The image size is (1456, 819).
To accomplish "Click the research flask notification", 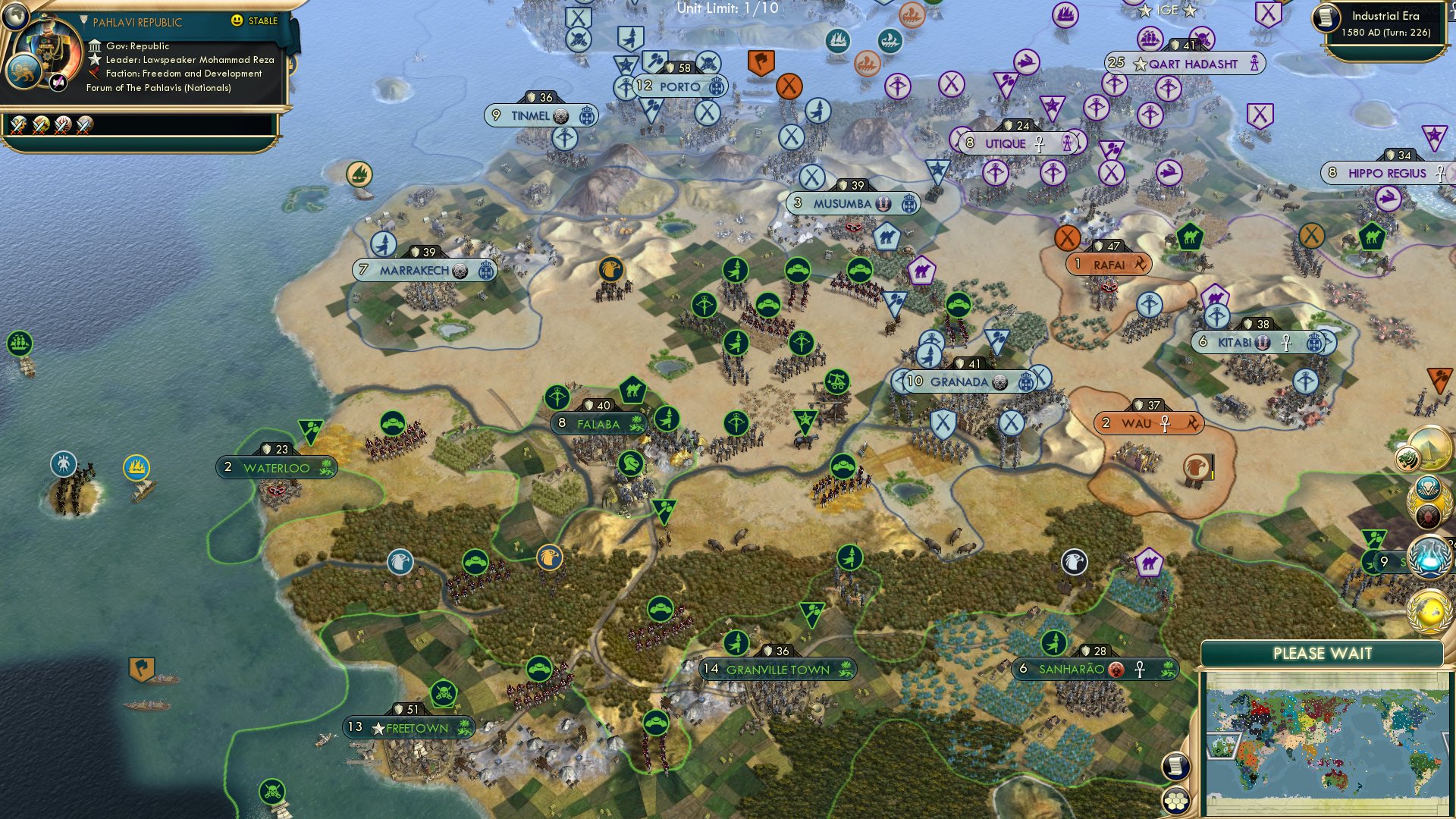I will [x=1429, y=554].
